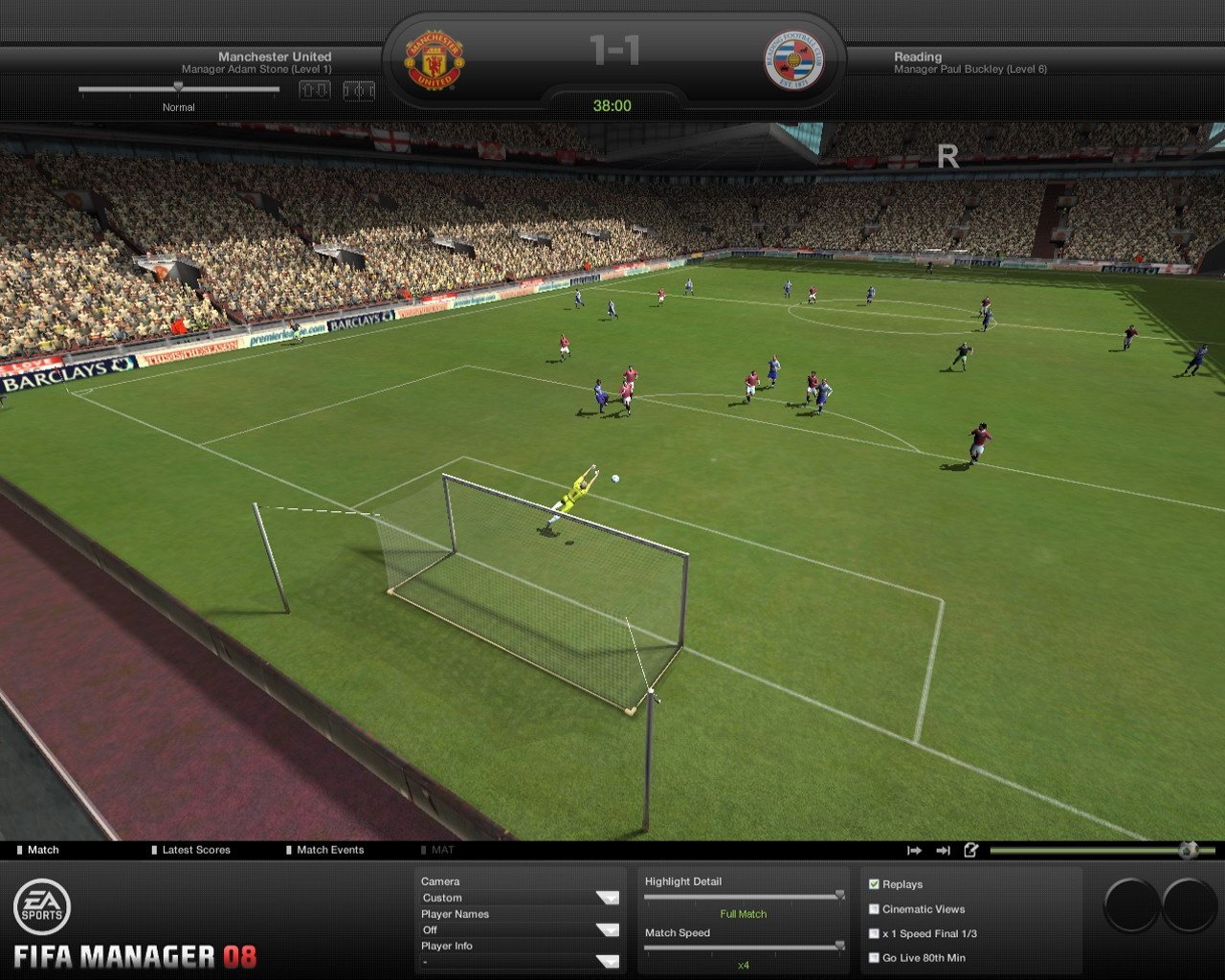Disable the Replays checkbox
Image resolution: width=1225 pixels, height=980 pixels.
click(874, 883)
